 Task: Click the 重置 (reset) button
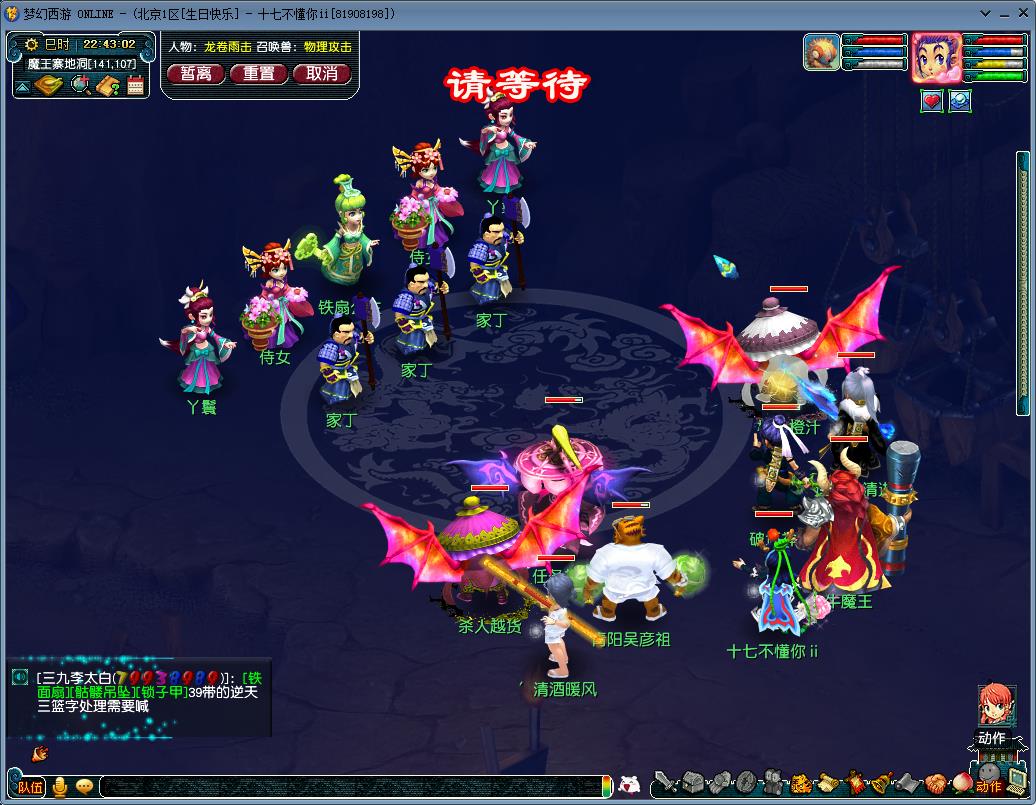pos(259,73)
